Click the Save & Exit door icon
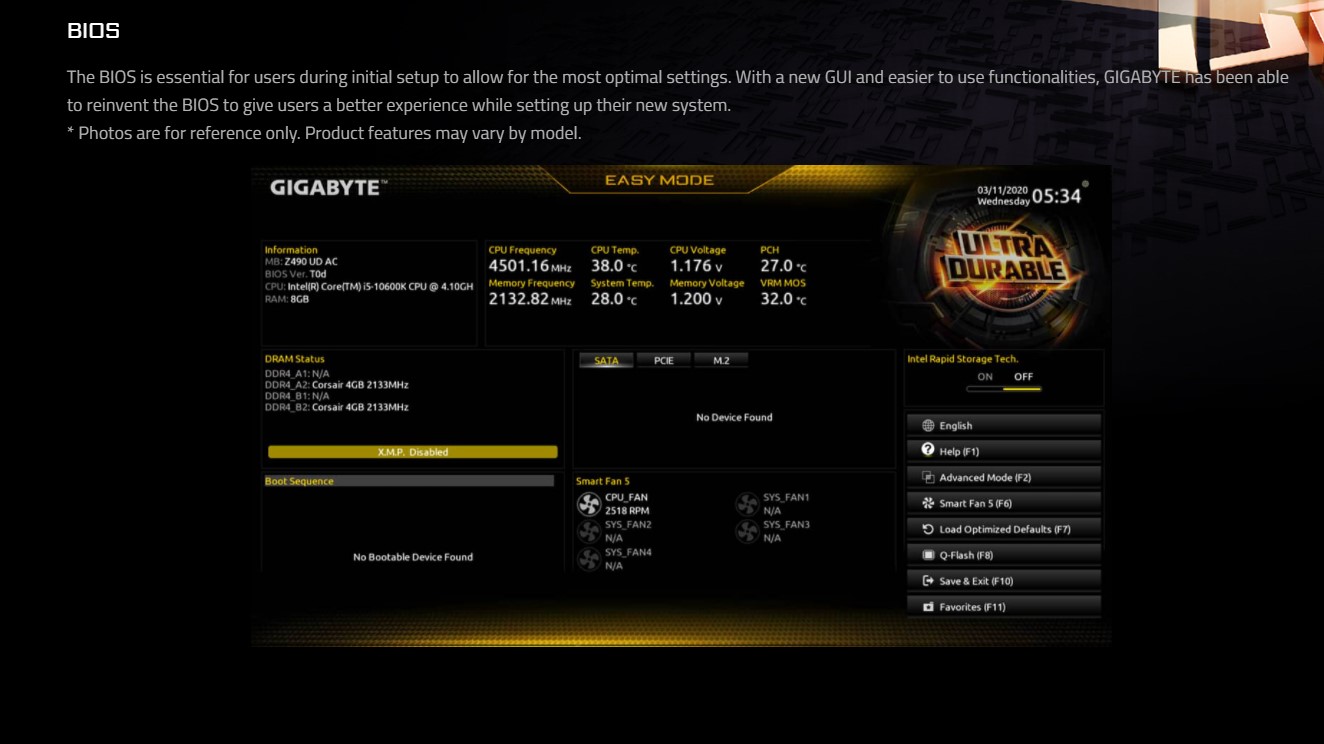The image size is (1324, 744). coord(929,579)
